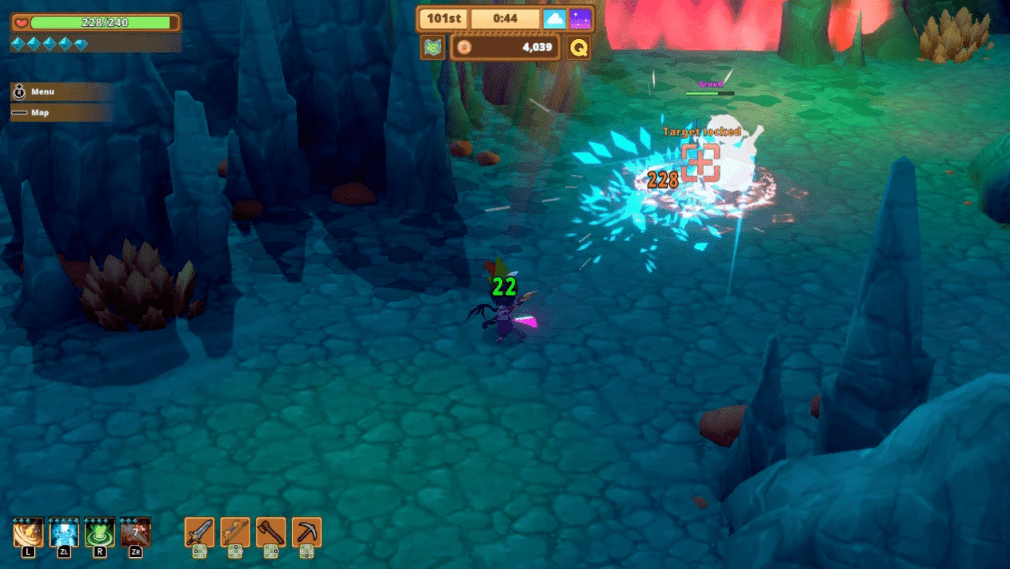This screenshot has width=1010, height=569.
Task: Trigger the green circle skill icon
Action: 100,531
